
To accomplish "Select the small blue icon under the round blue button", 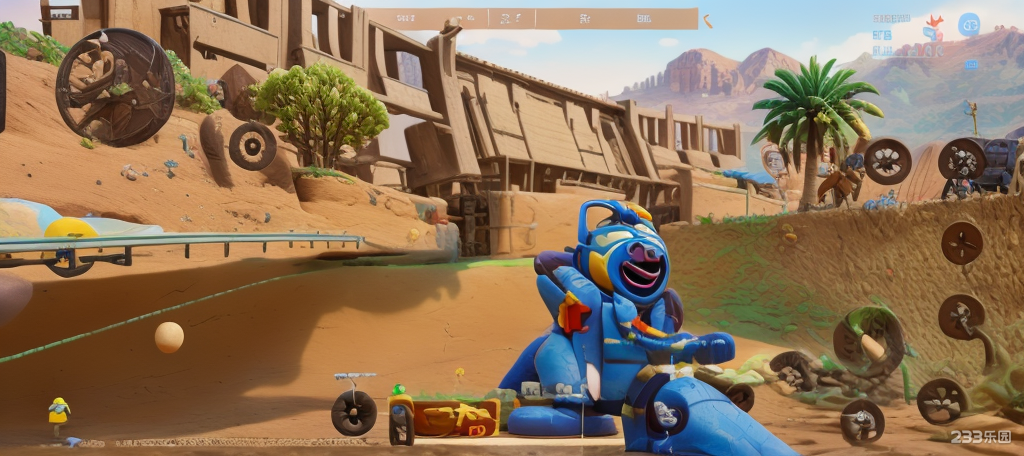I will coord(971,65).
